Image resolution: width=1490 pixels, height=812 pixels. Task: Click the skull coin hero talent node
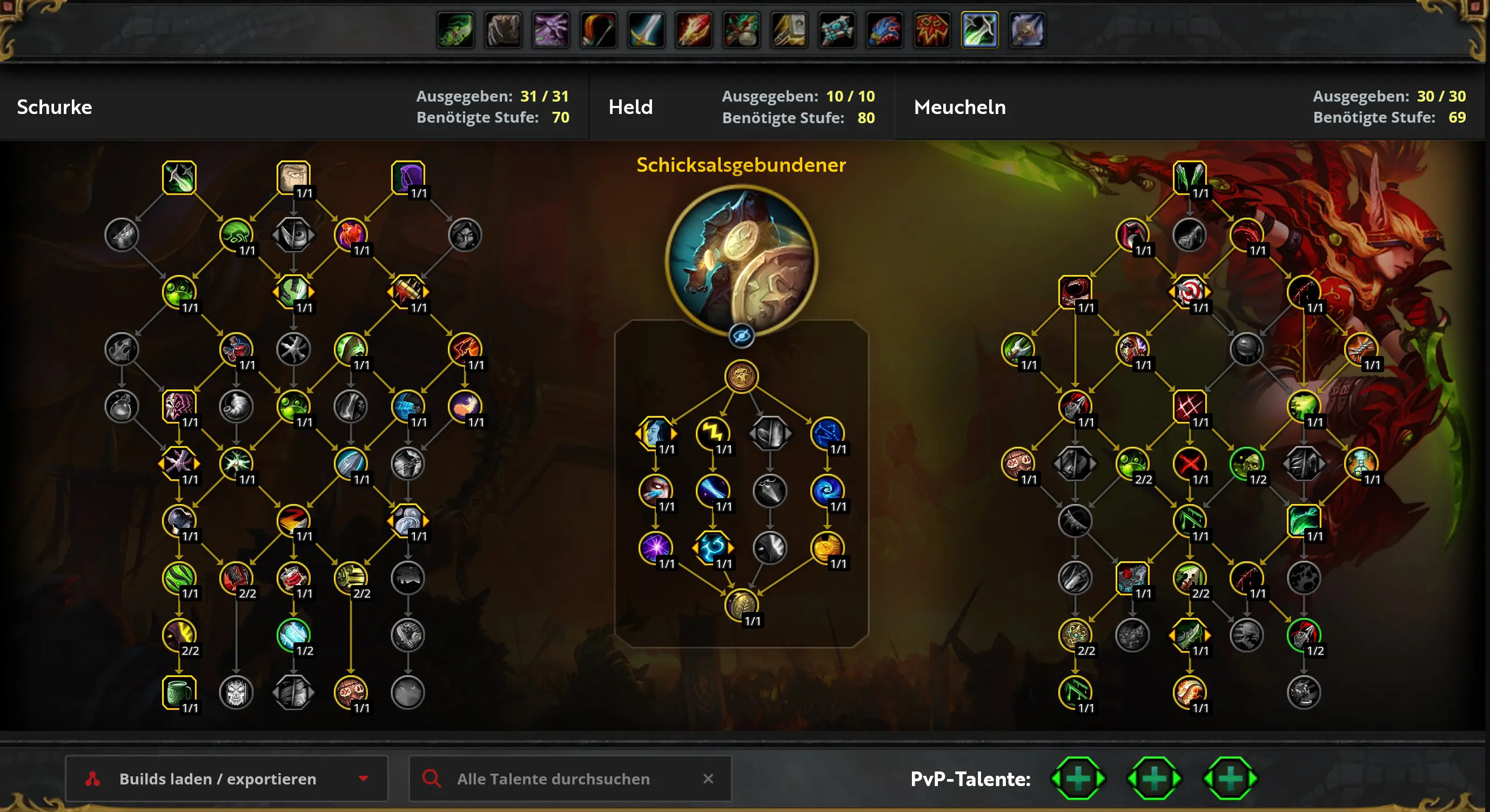741,376
